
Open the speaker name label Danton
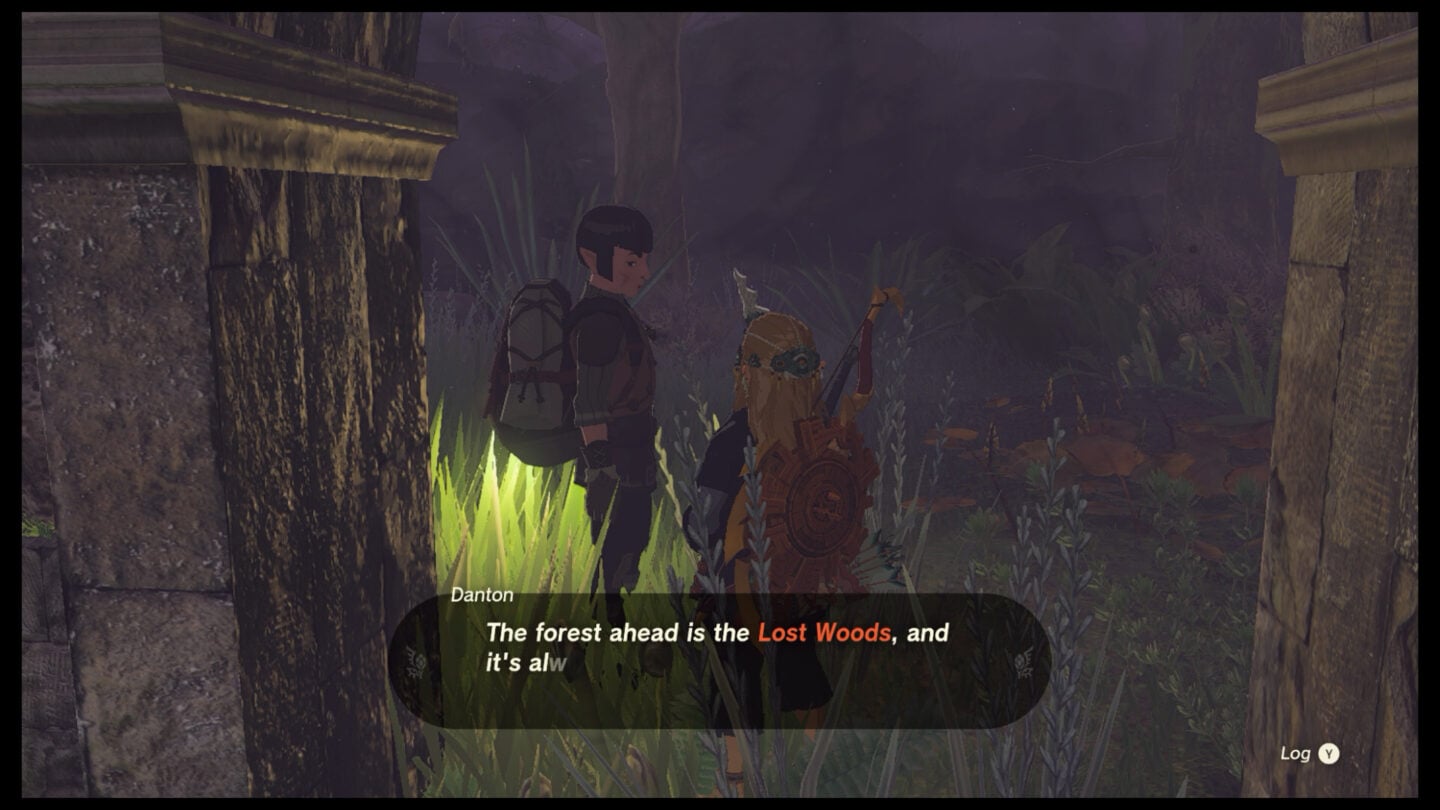click(480, 592)
